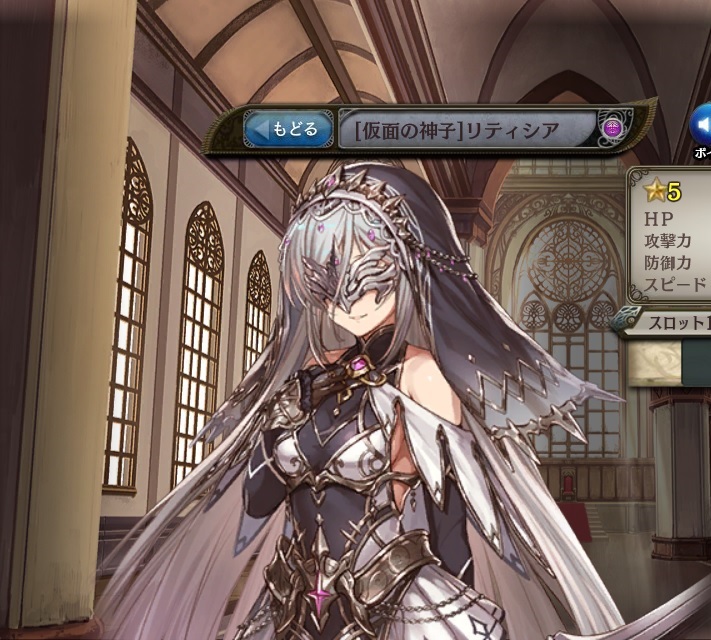This screenshot has width=711, height=640.
Task: Select the スロット1 header
Action: point(668,322)
